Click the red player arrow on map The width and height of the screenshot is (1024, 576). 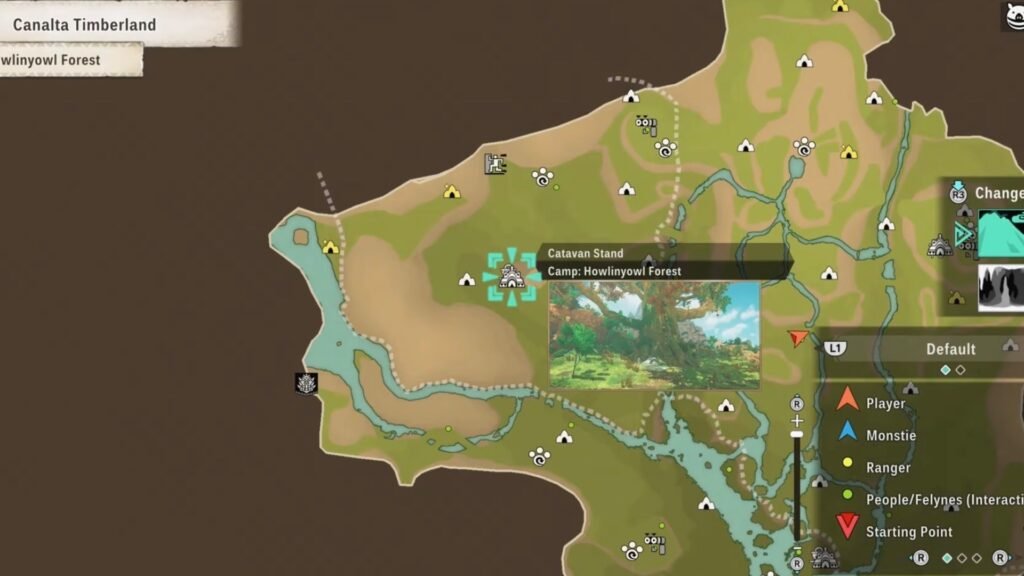797,339
